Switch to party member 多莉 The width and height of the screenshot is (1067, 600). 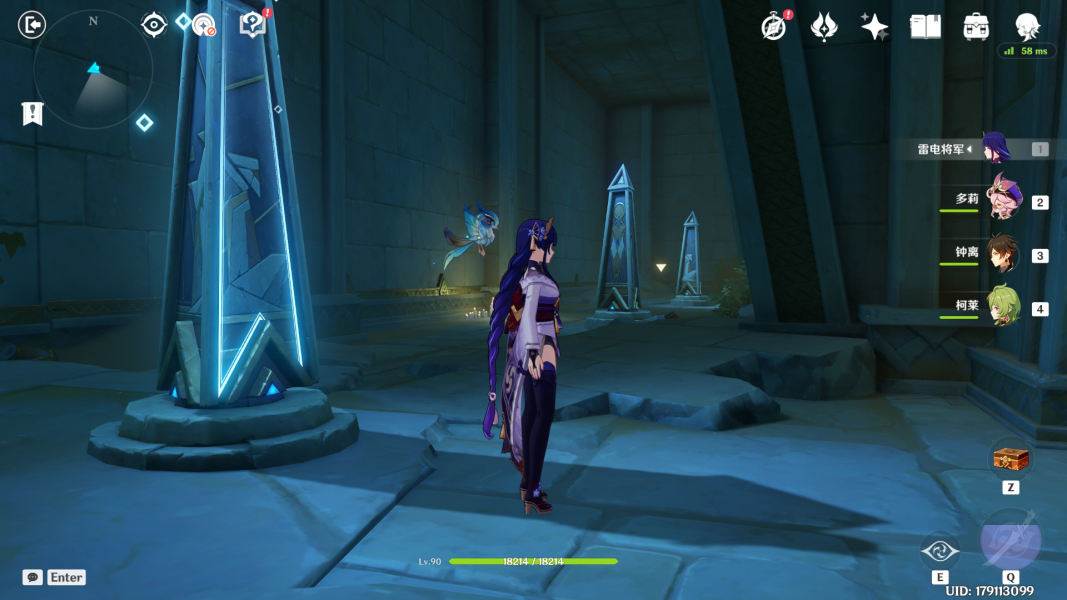pos(1001,198)
